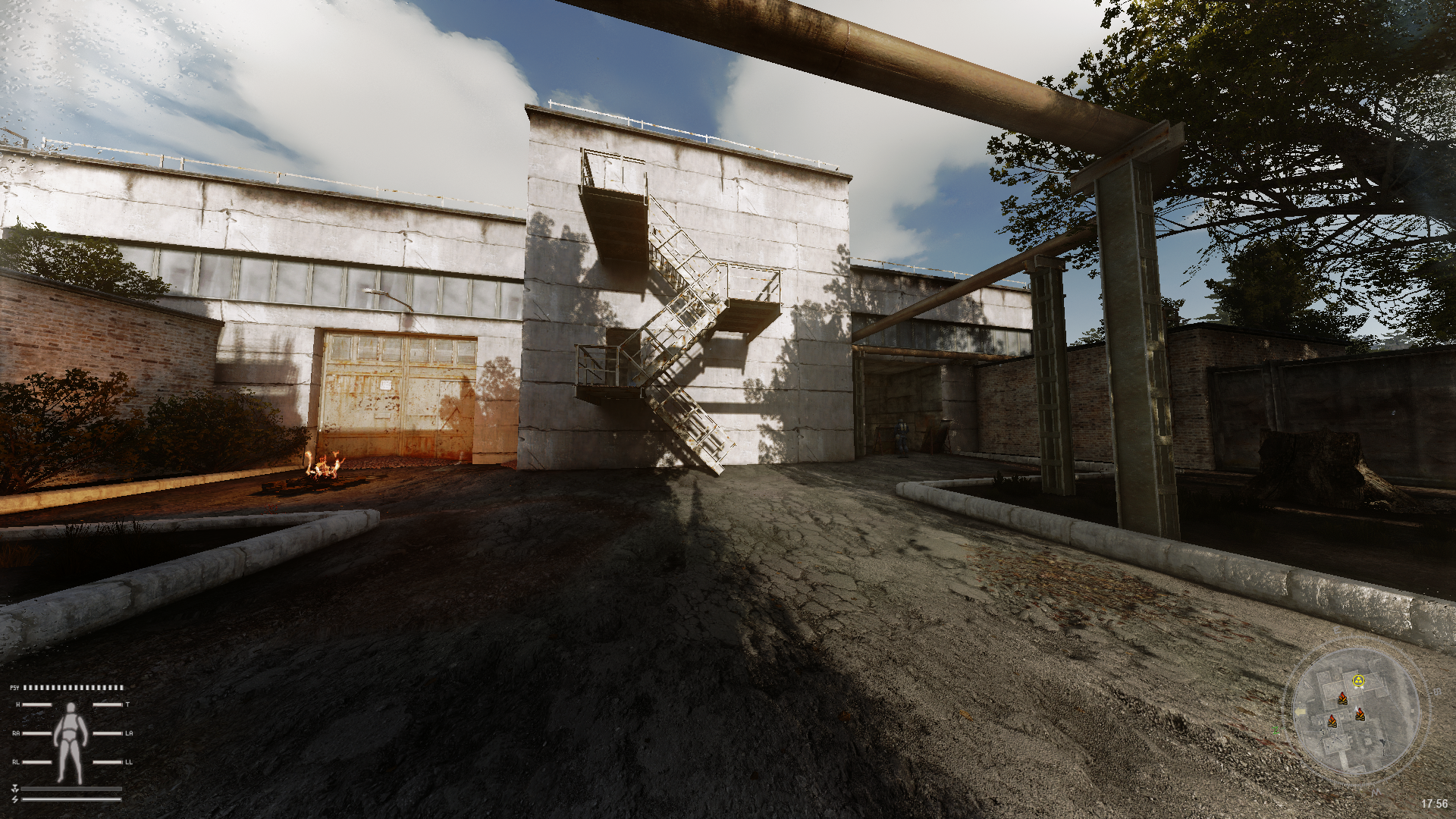The height and width of the screenshot is (819, 1456).
Task: Select the yellow objective arrow on minimap edge
Action: pyautogui.click(x=1301, y=711)
